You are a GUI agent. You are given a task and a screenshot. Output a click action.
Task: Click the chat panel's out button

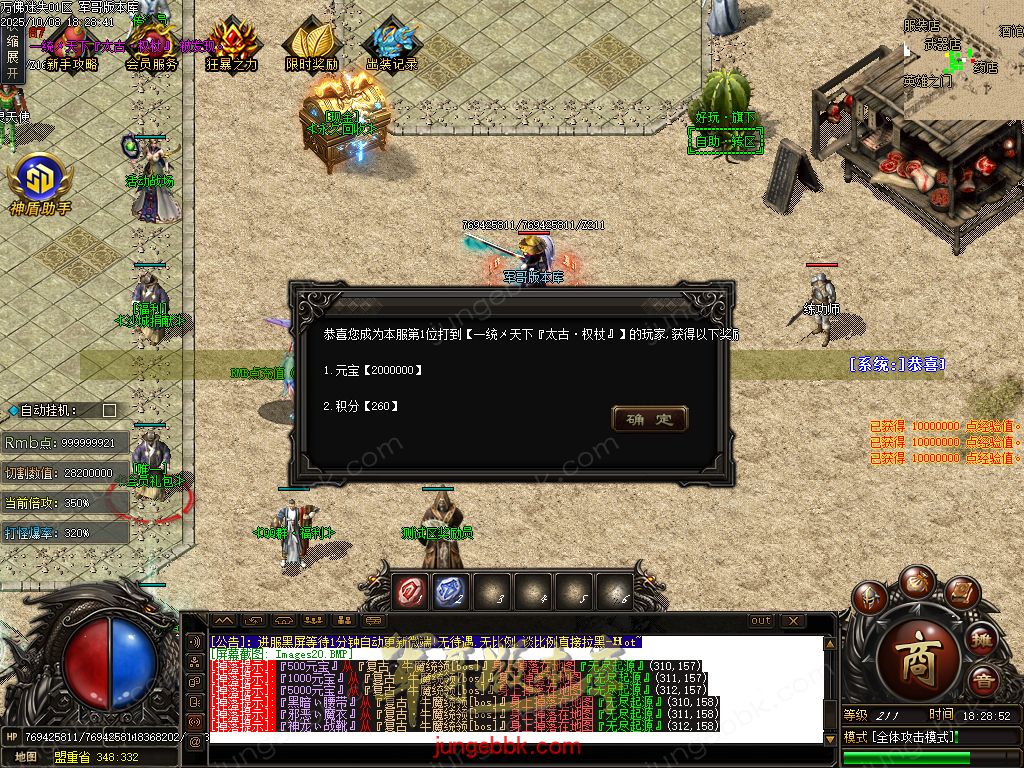(x=761, y=621)
